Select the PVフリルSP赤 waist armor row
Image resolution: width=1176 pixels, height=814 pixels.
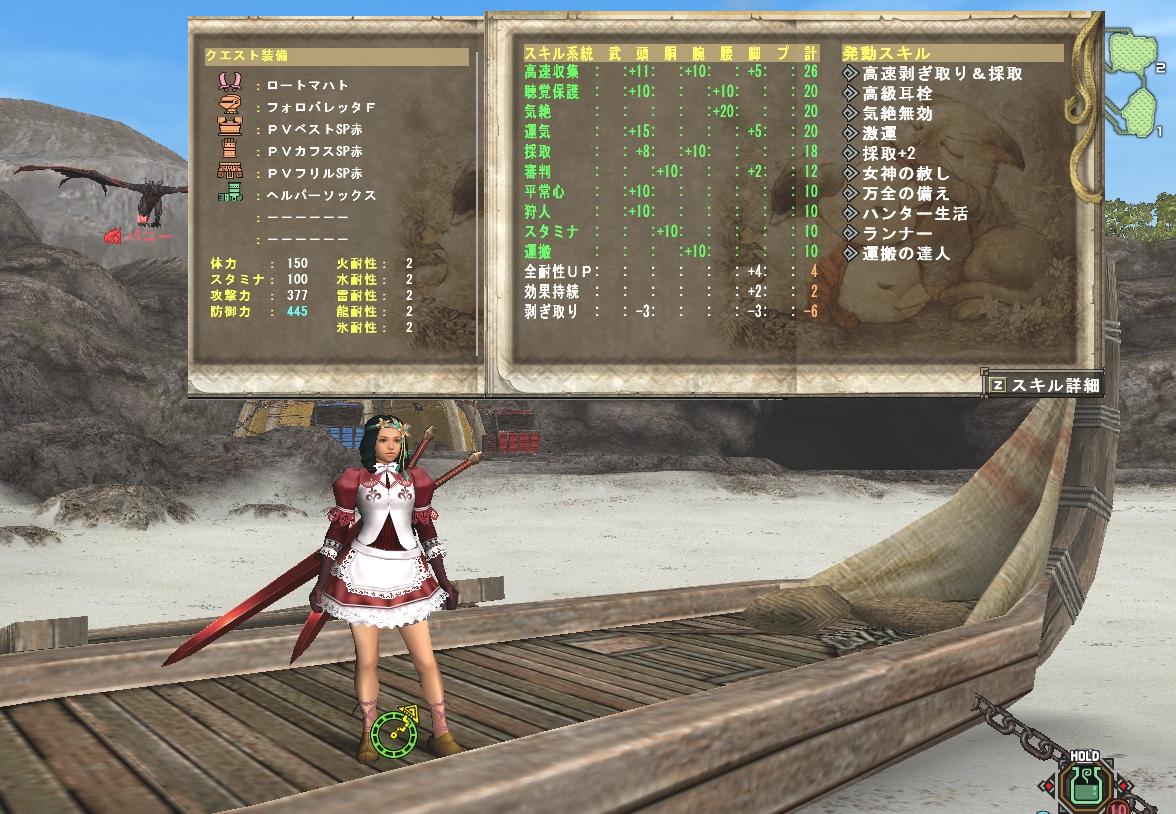click(x=315, y=173)
